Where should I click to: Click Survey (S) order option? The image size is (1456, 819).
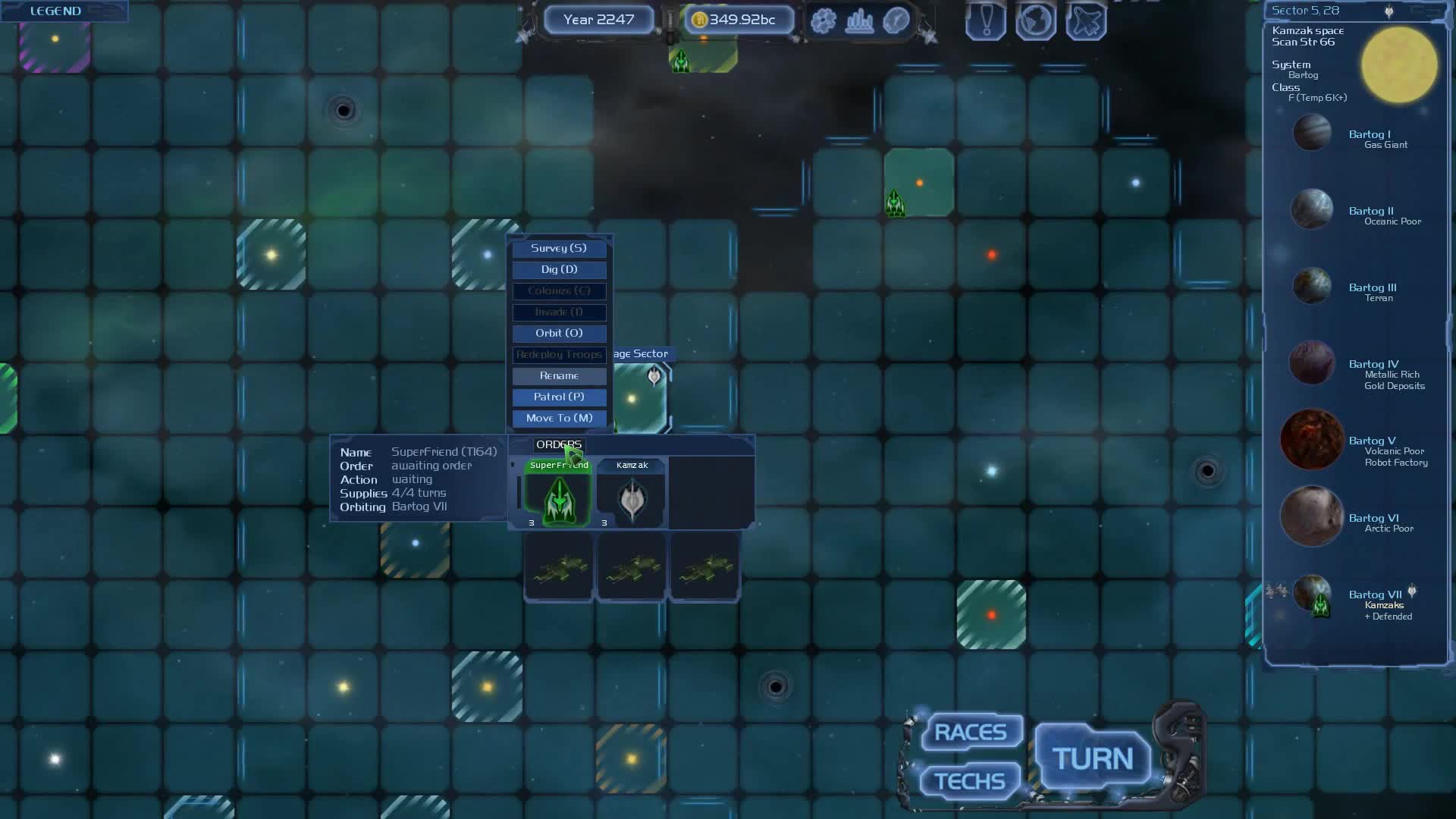(x=559, y=248)
